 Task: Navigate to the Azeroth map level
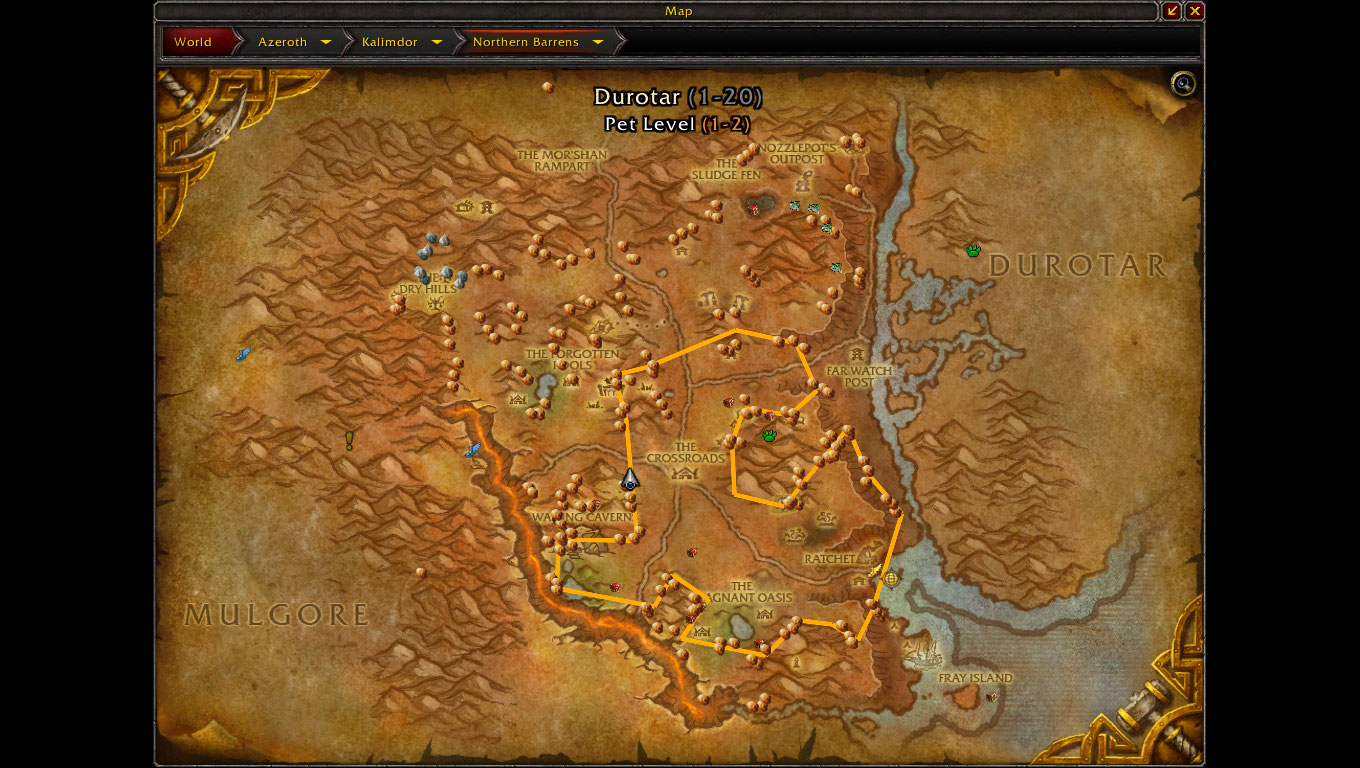(x=282, y=42)
